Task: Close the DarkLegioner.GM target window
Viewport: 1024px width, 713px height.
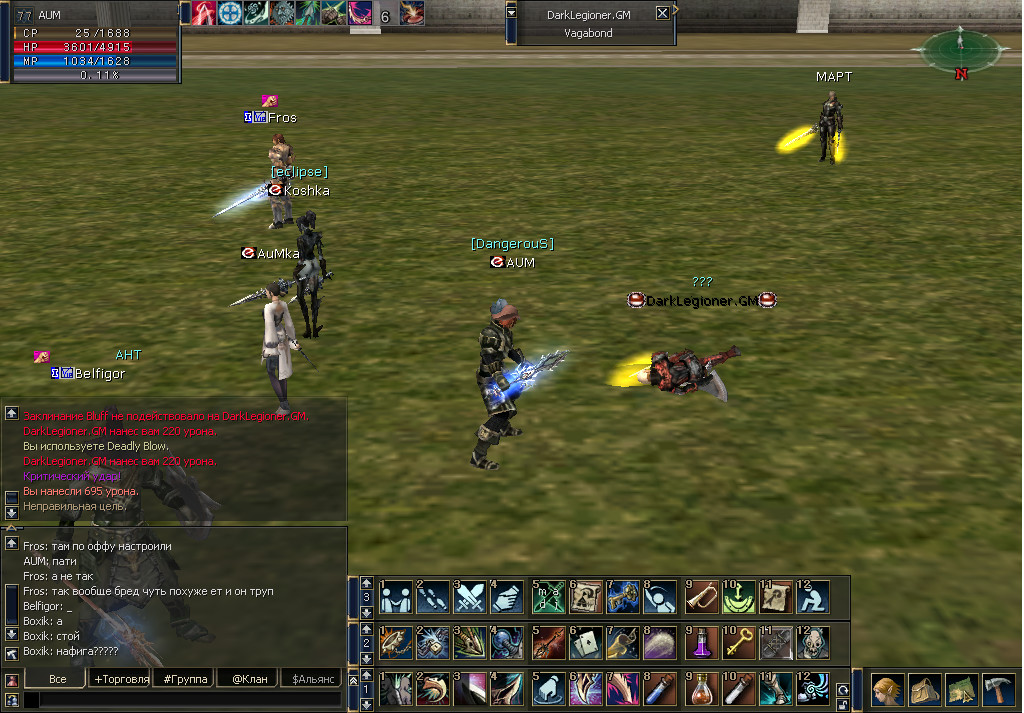Action: 662,13
